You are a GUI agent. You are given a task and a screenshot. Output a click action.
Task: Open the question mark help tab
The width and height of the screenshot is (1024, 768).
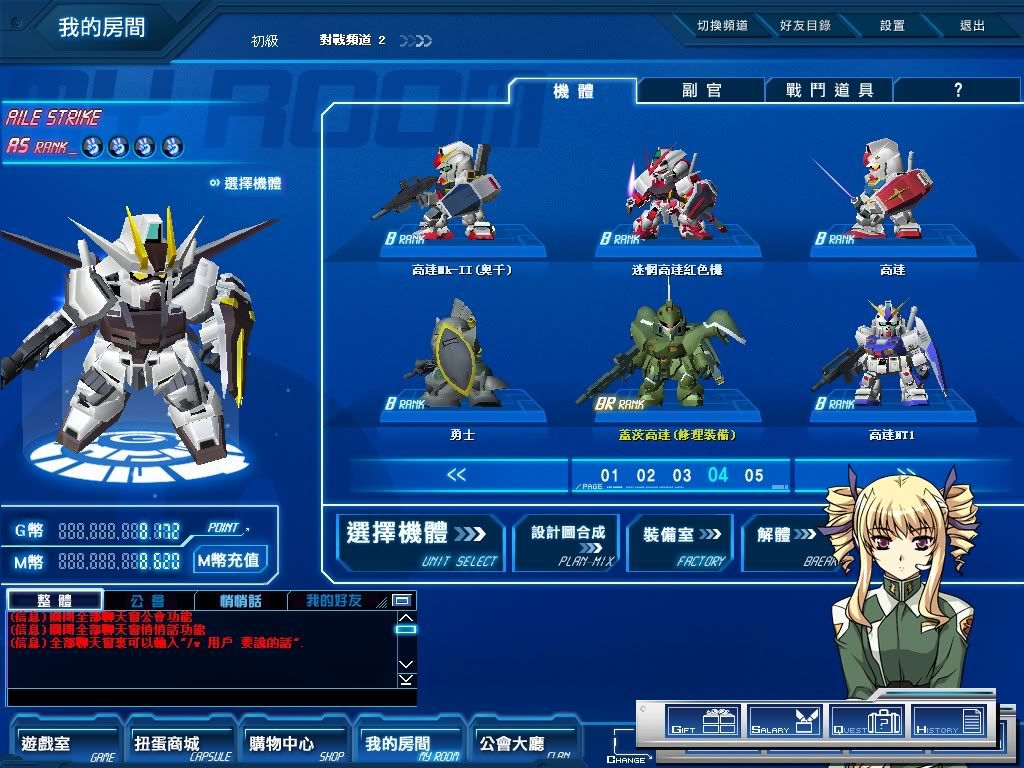957,91
